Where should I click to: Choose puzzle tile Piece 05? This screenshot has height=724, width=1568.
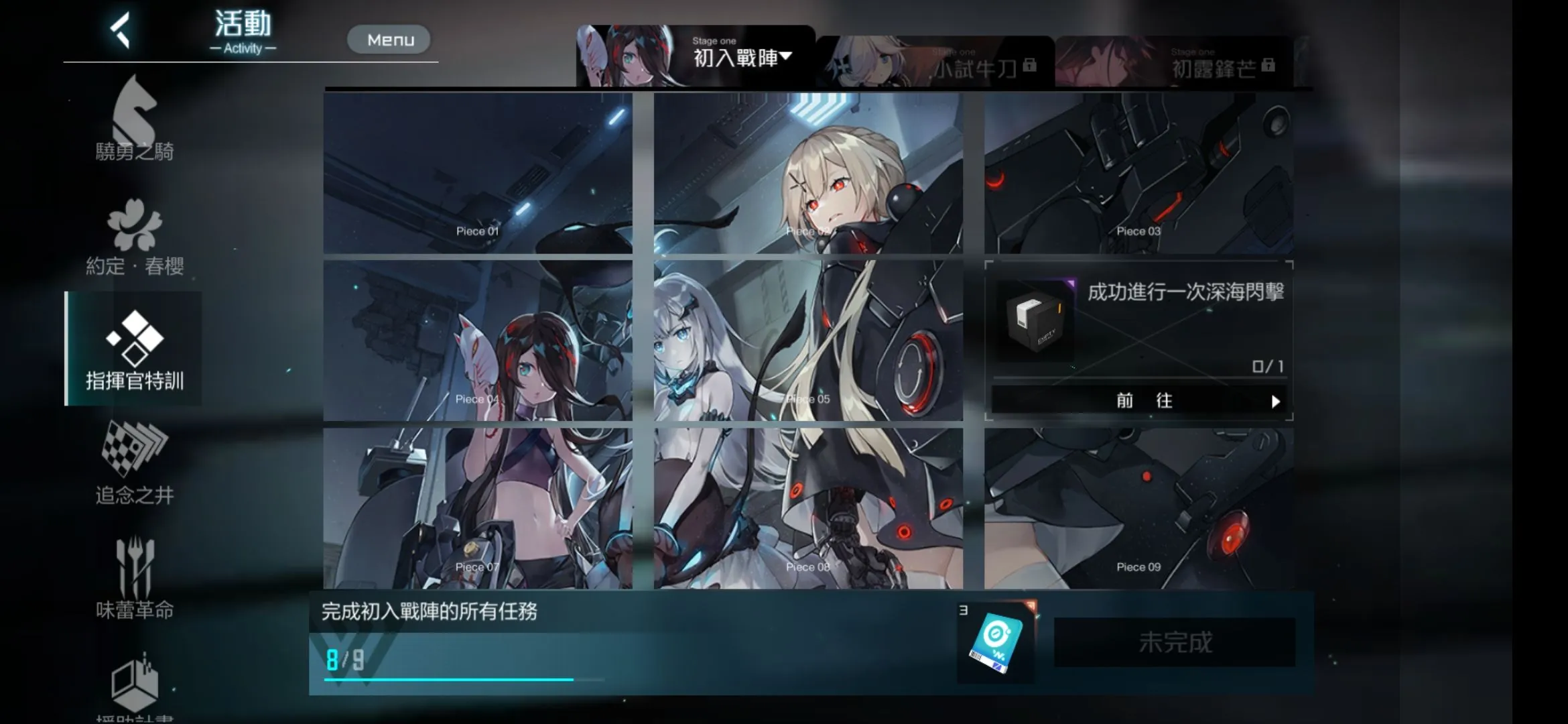click(x=808, y=341)
